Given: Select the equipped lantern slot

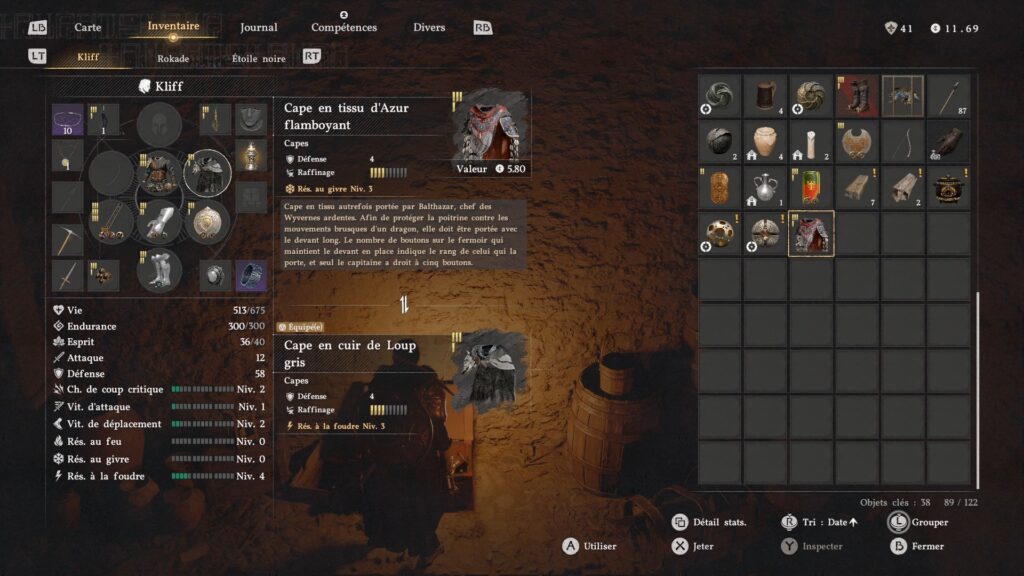Looking at the screenshot, I should click(x=251, y=157).
